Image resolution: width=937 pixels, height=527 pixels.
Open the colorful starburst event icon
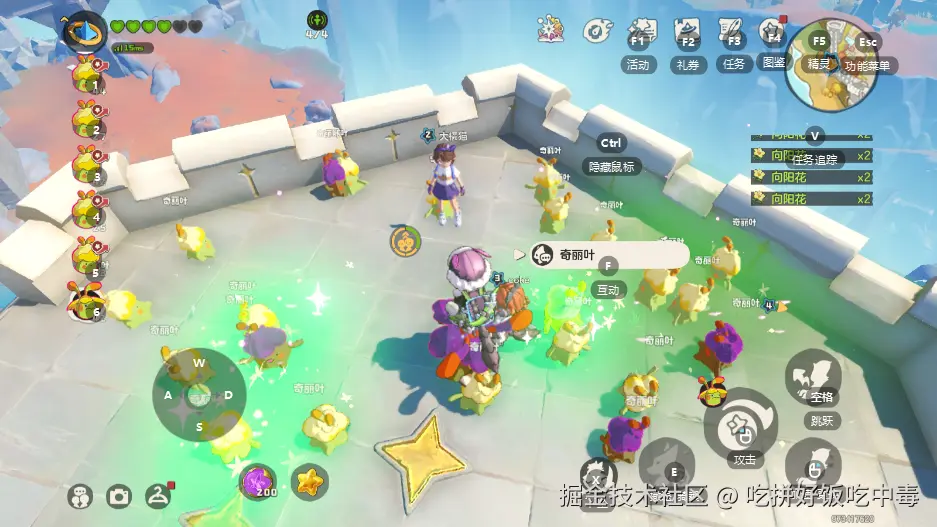click(550, 30)
